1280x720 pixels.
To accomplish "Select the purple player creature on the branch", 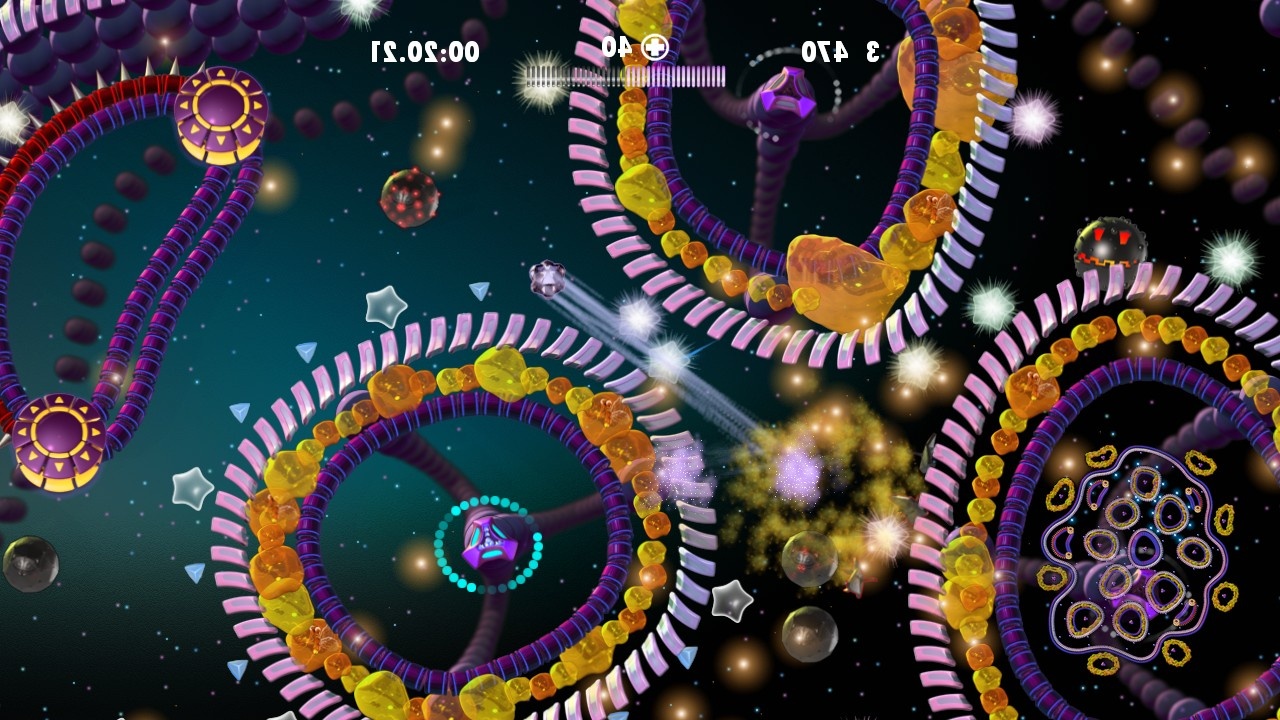I will click(x=490, y=545).
